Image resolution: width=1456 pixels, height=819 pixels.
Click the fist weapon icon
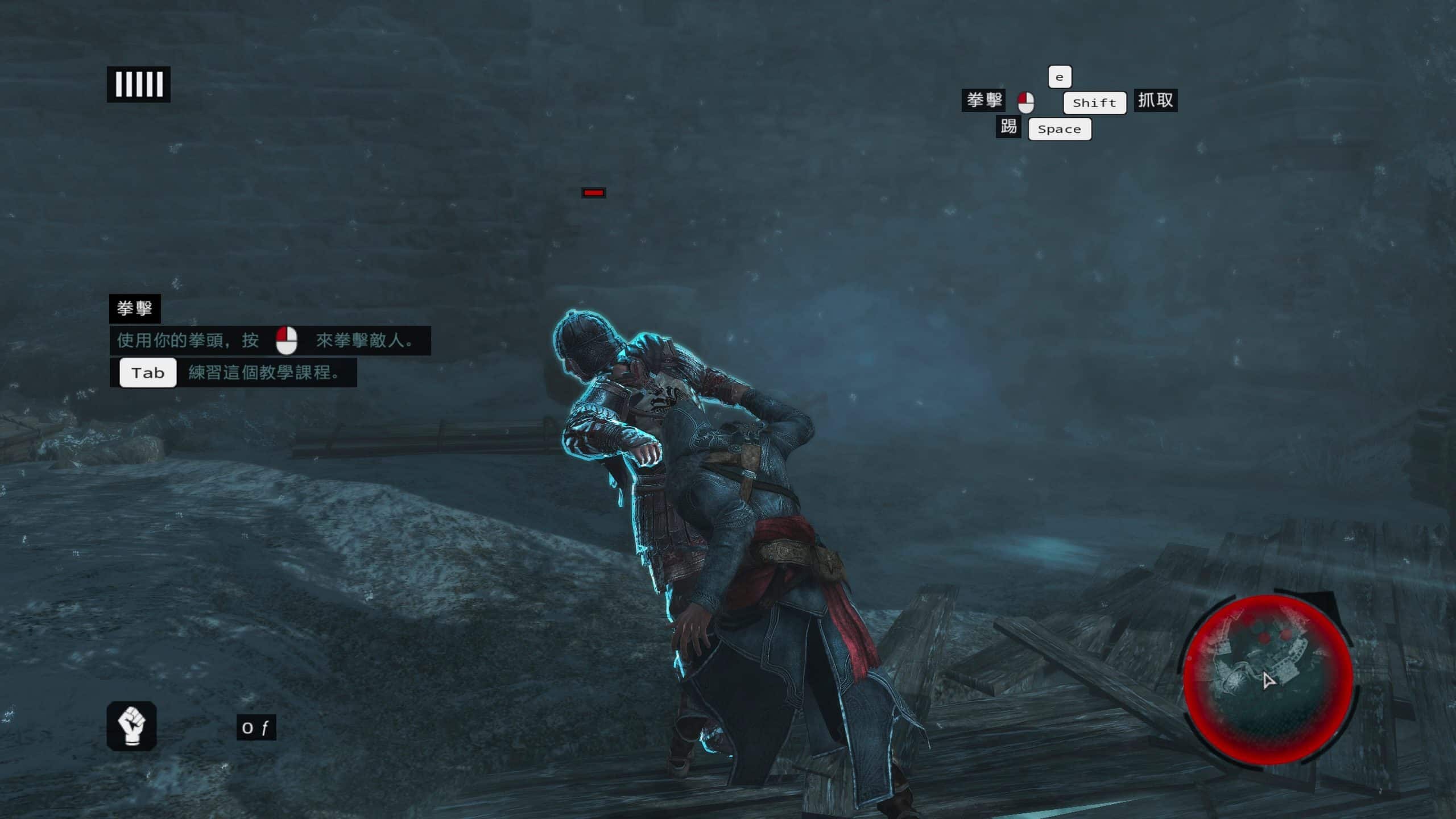tap(131, 726)
